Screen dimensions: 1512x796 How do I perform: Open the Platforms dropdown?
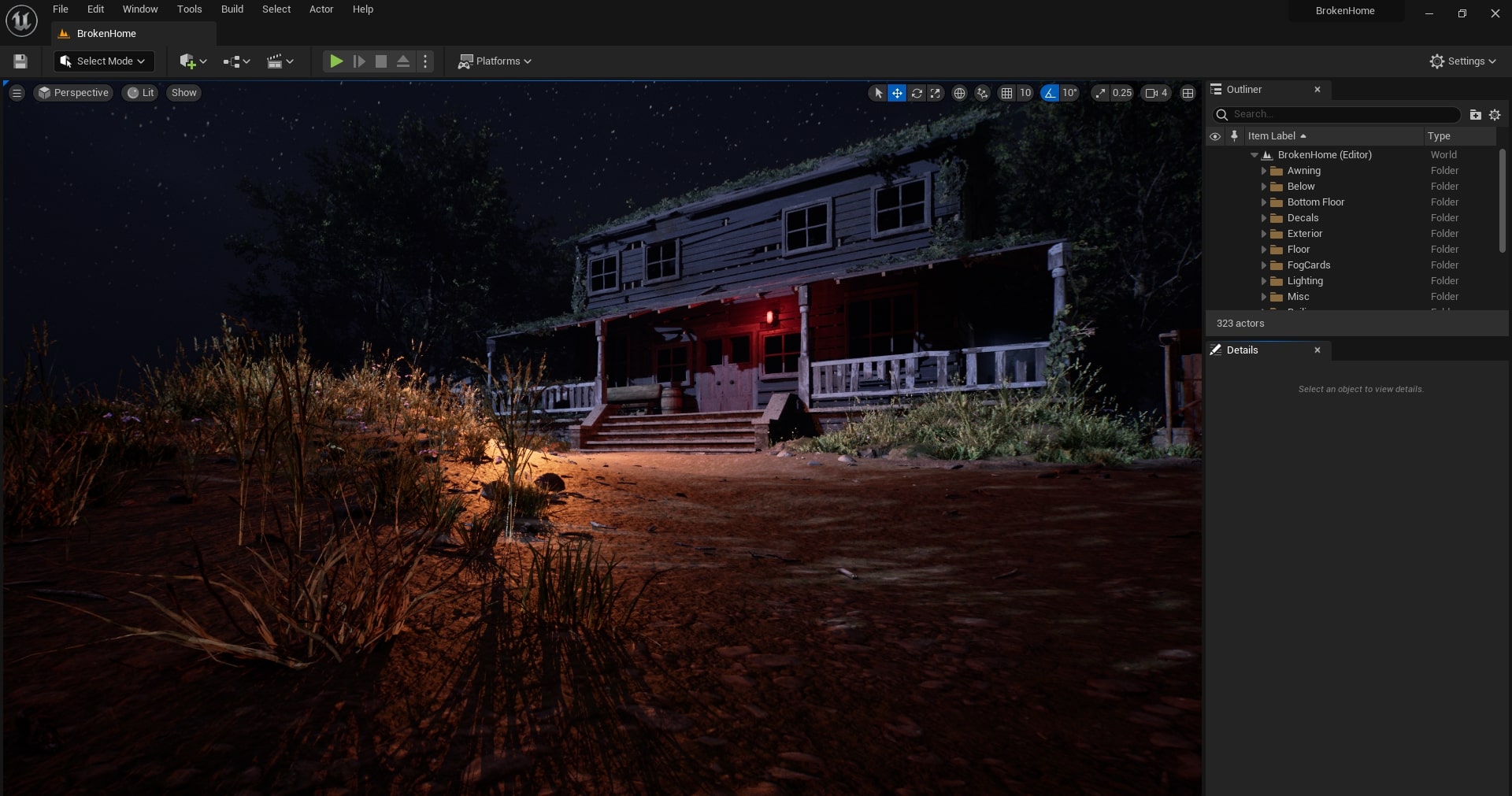pyautogui.click(x=495, y=61)
